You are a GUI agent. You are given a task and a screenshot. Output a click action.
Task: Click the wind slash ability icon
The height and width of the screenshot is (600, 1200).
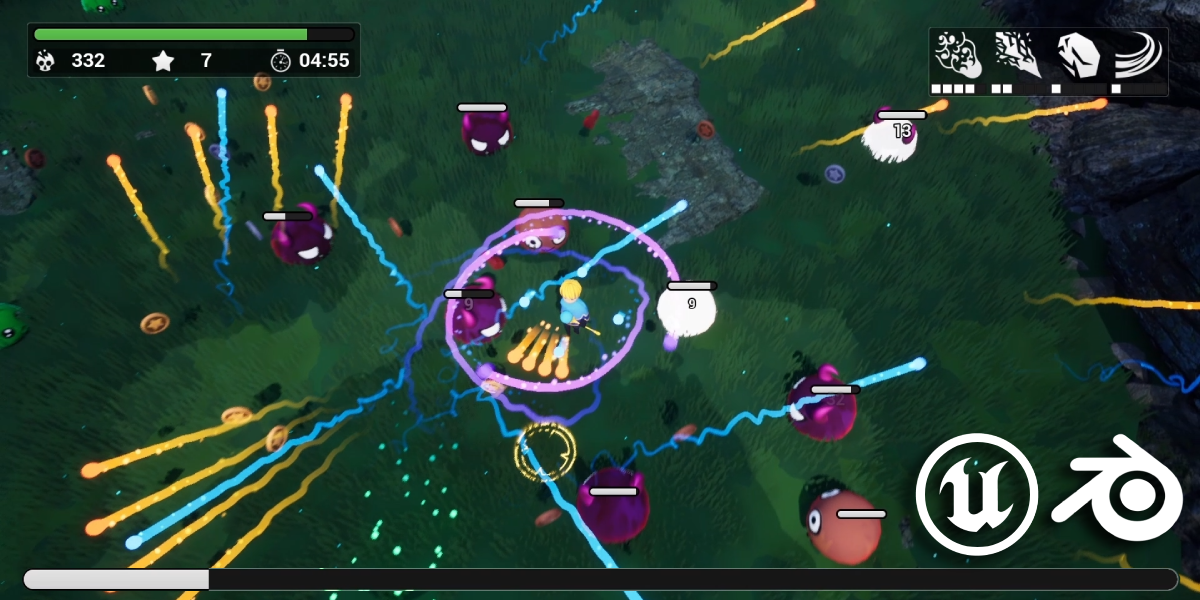pos(1138,55)
